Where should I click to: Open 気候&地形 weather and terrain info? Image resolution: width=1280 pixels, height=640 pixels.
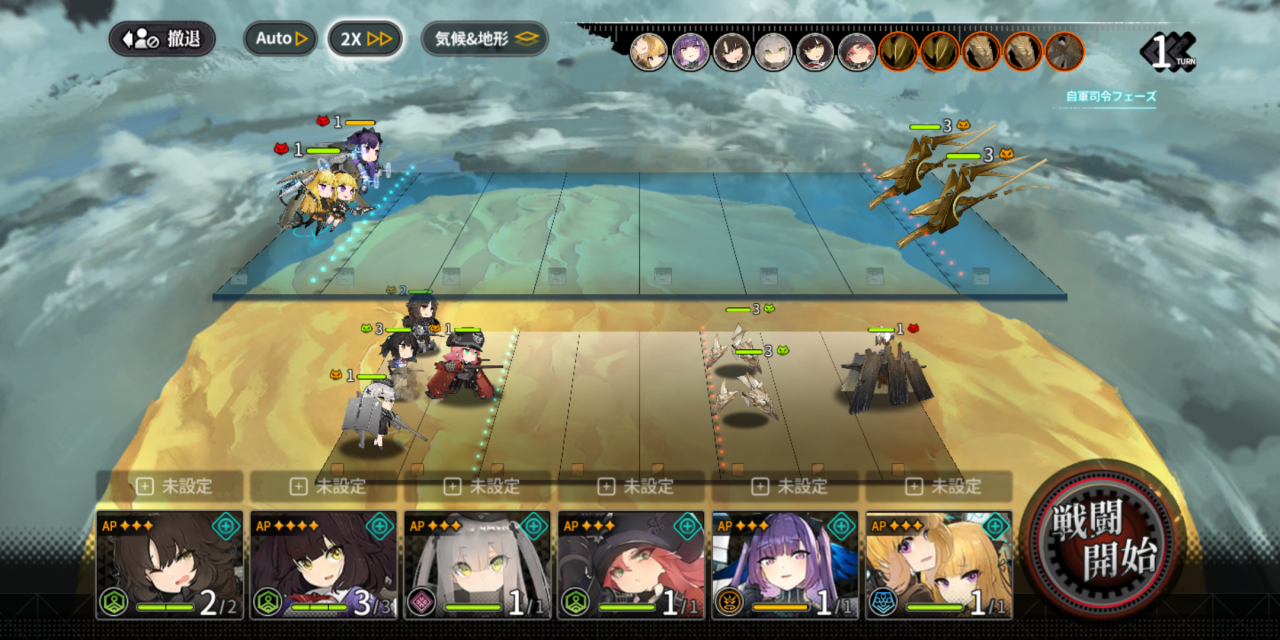click(x=485, y=39)
